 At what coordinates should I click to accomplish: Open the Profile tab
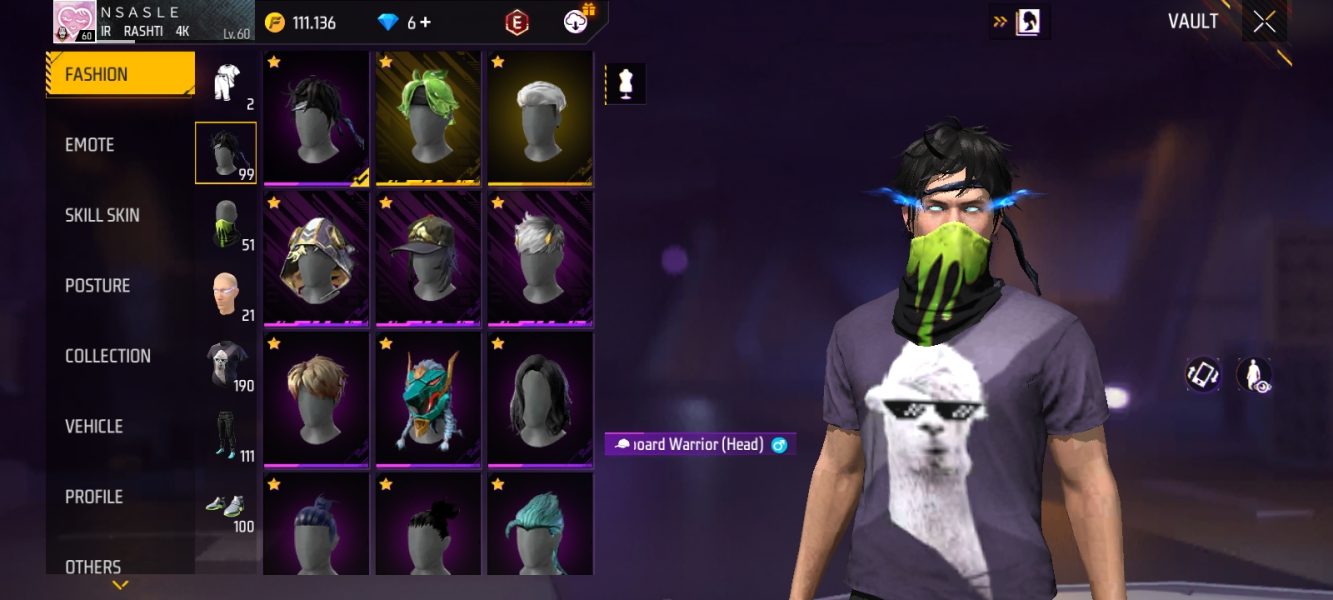pyautogui.click(x=93, y=497)
